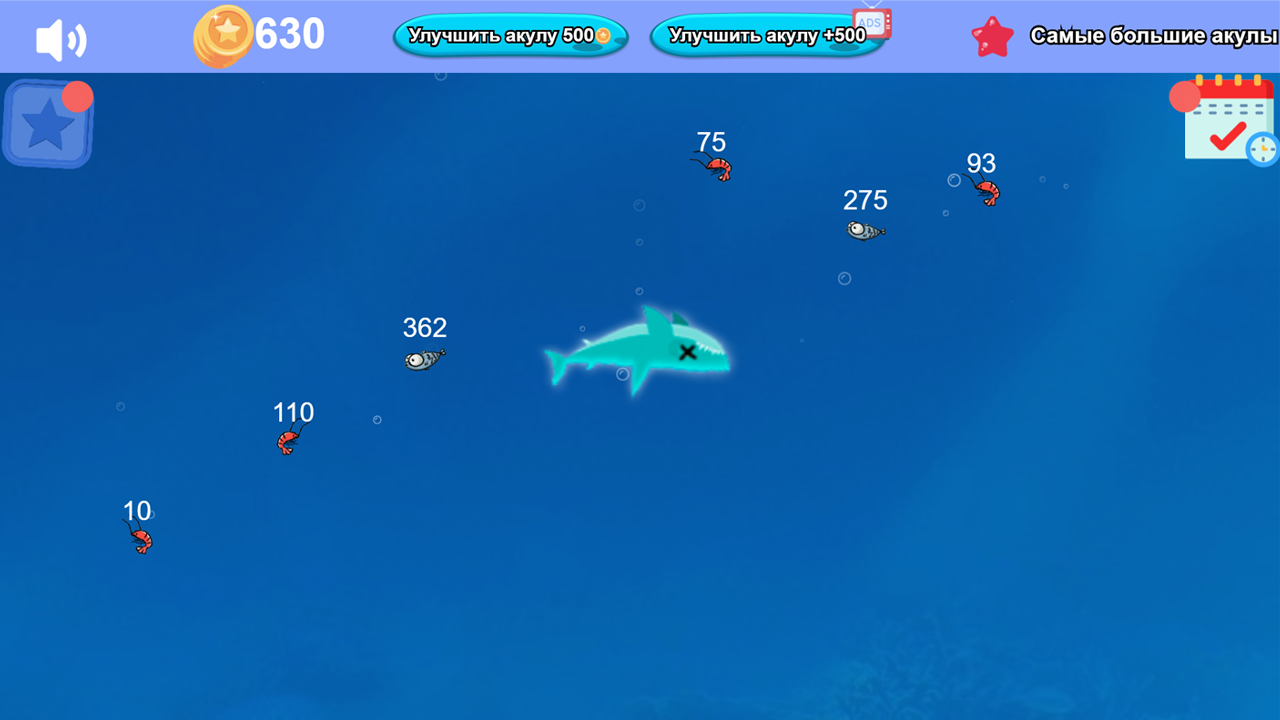The width and height of the screenshot is (1280, 720).
Task: Click the fish labeled 362
Action: pyautogui.click(x=422, y=360)
